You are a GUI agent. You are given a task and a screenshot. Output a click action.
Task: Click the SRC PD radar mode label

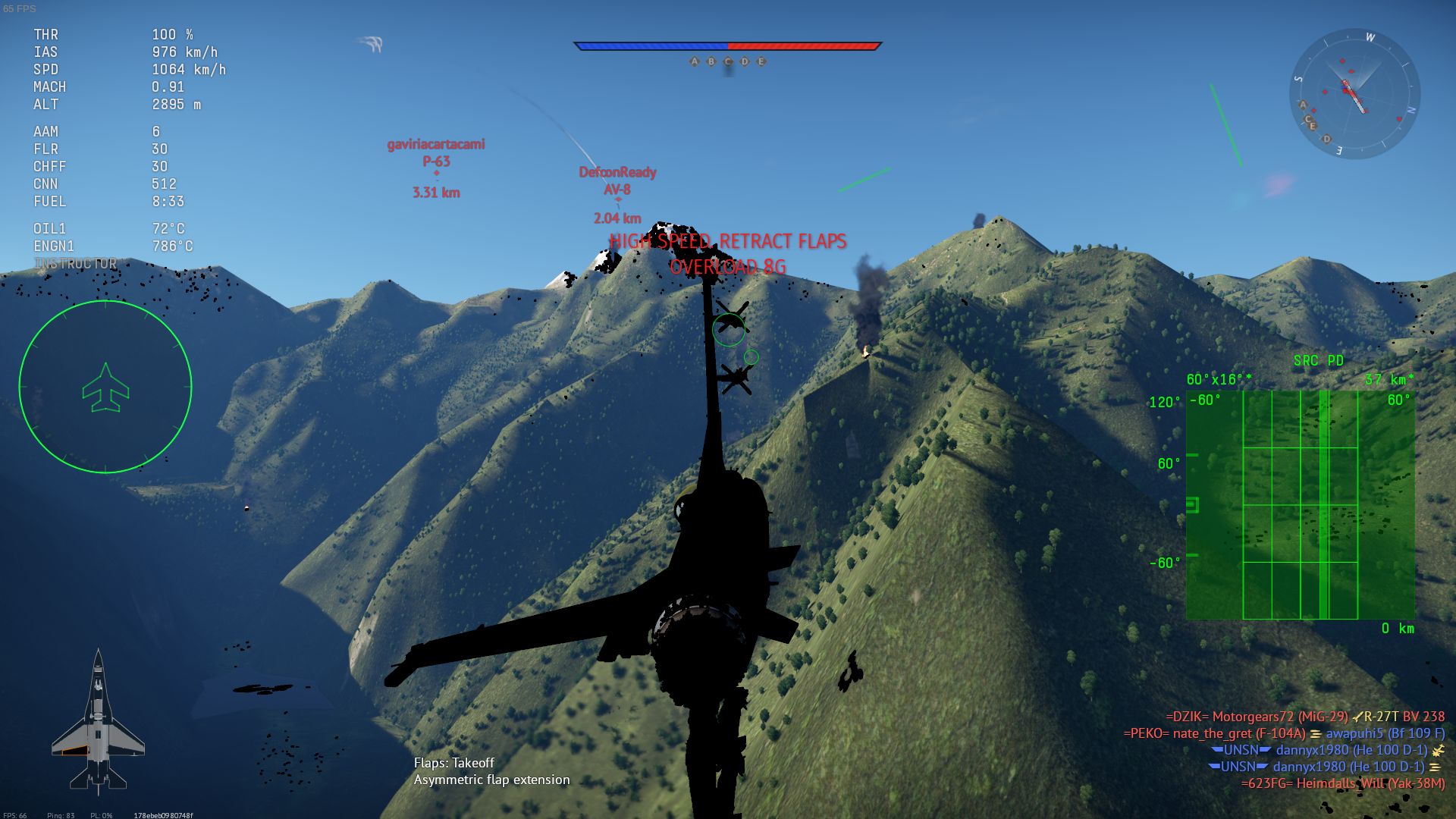(x=1320, y=360)
